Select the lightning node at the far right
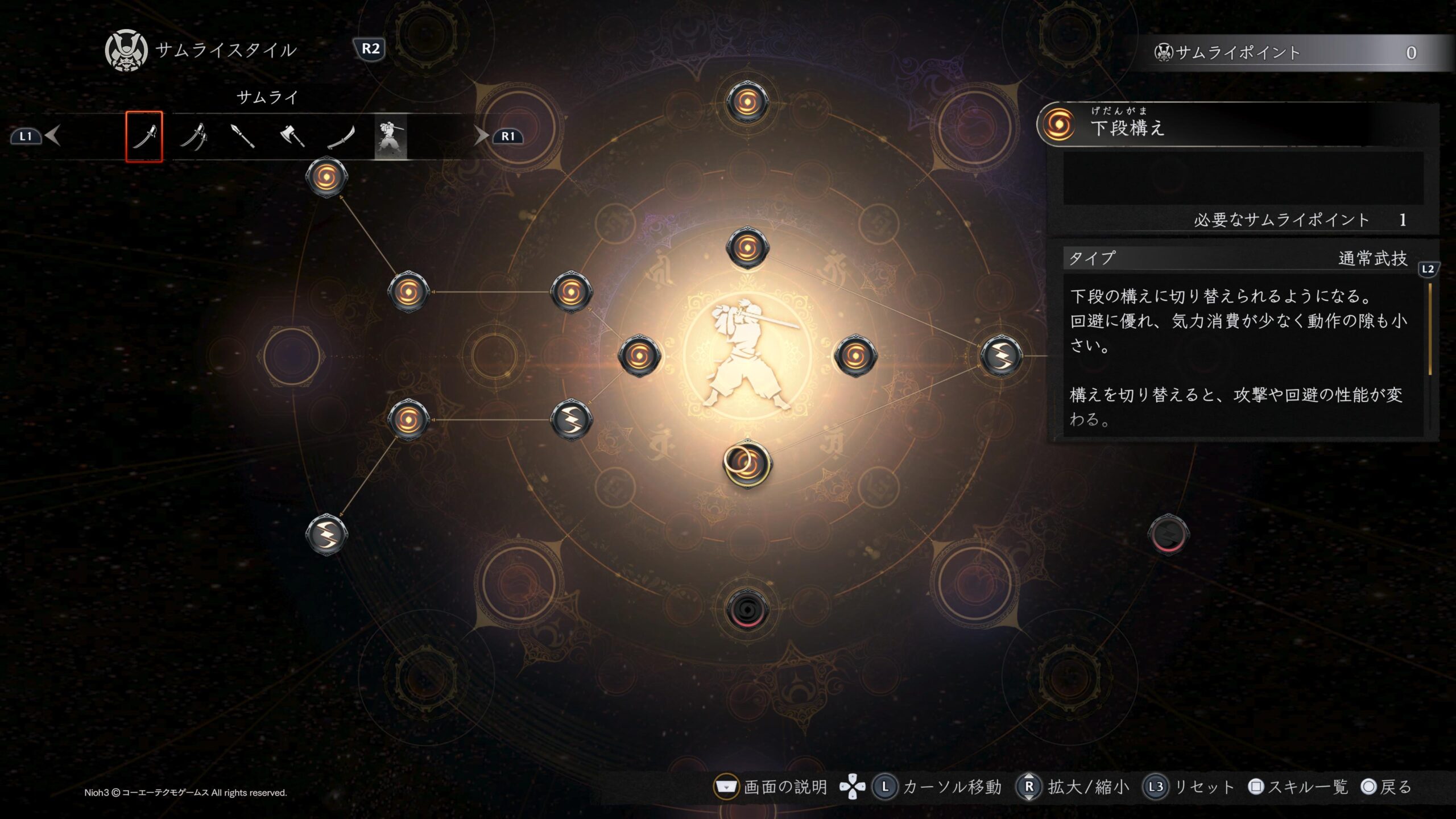The image size is (1456, 819). pyautogui.click(x=1001, y=356)
